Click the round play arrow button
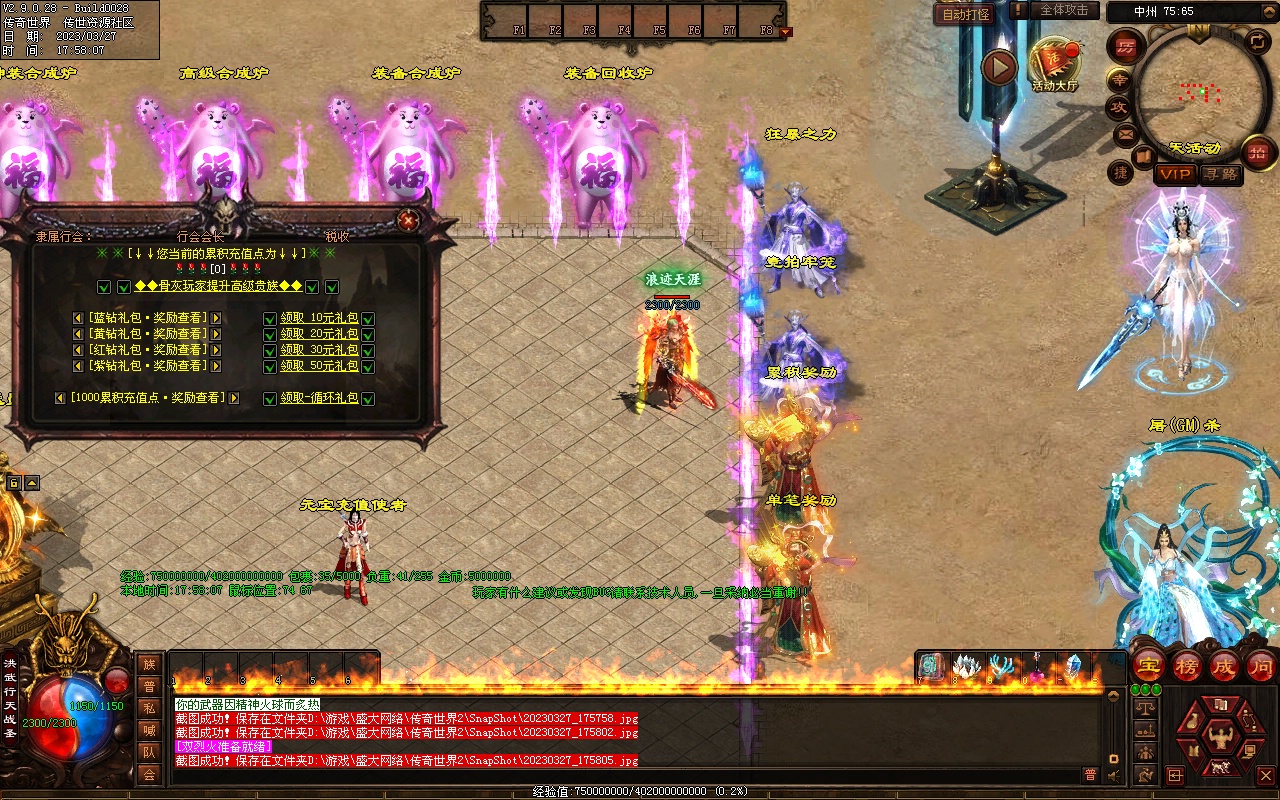 998,68
